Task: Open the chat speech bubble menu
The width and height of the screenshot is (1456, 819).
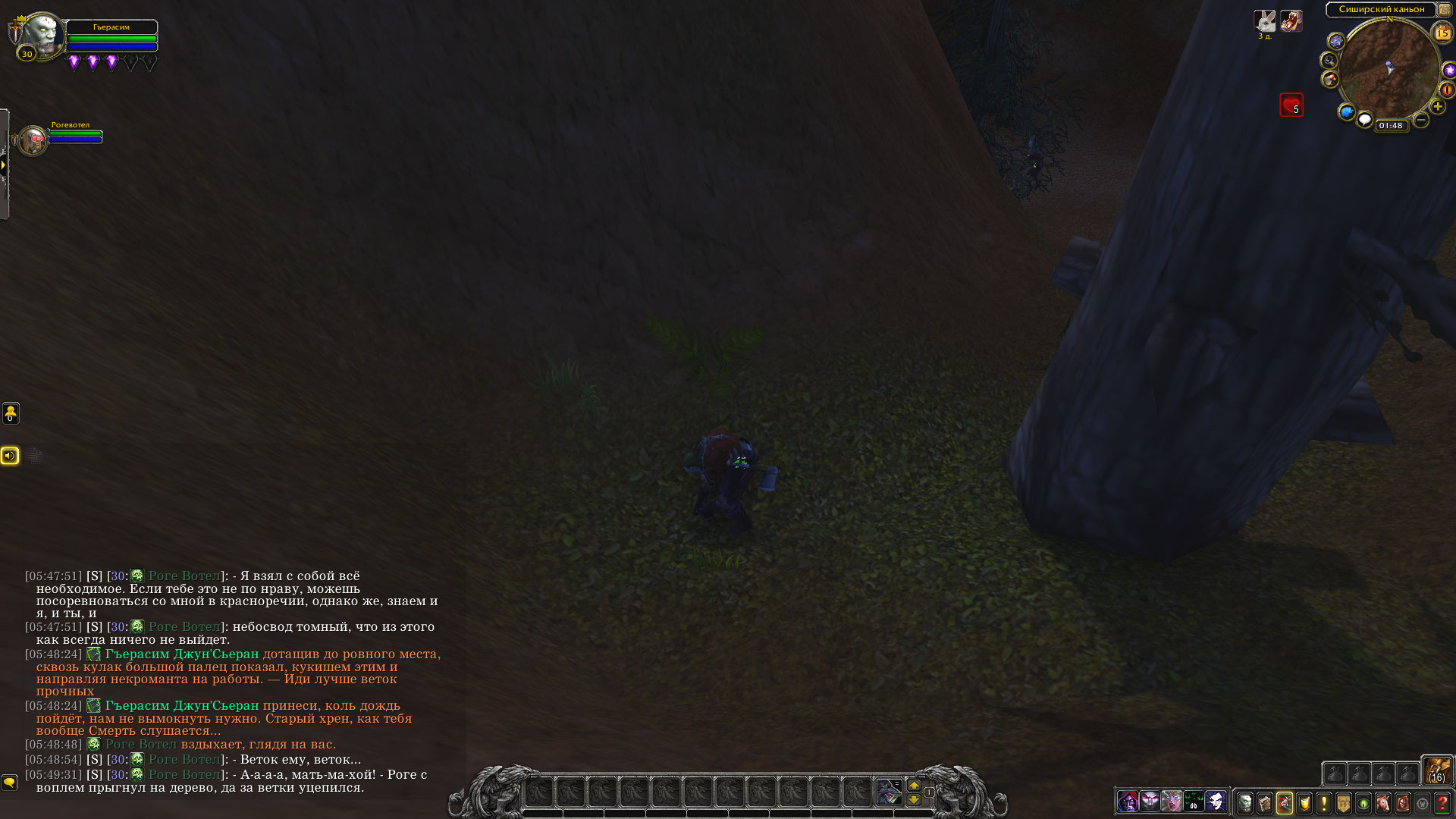Action: click(9, 782)
